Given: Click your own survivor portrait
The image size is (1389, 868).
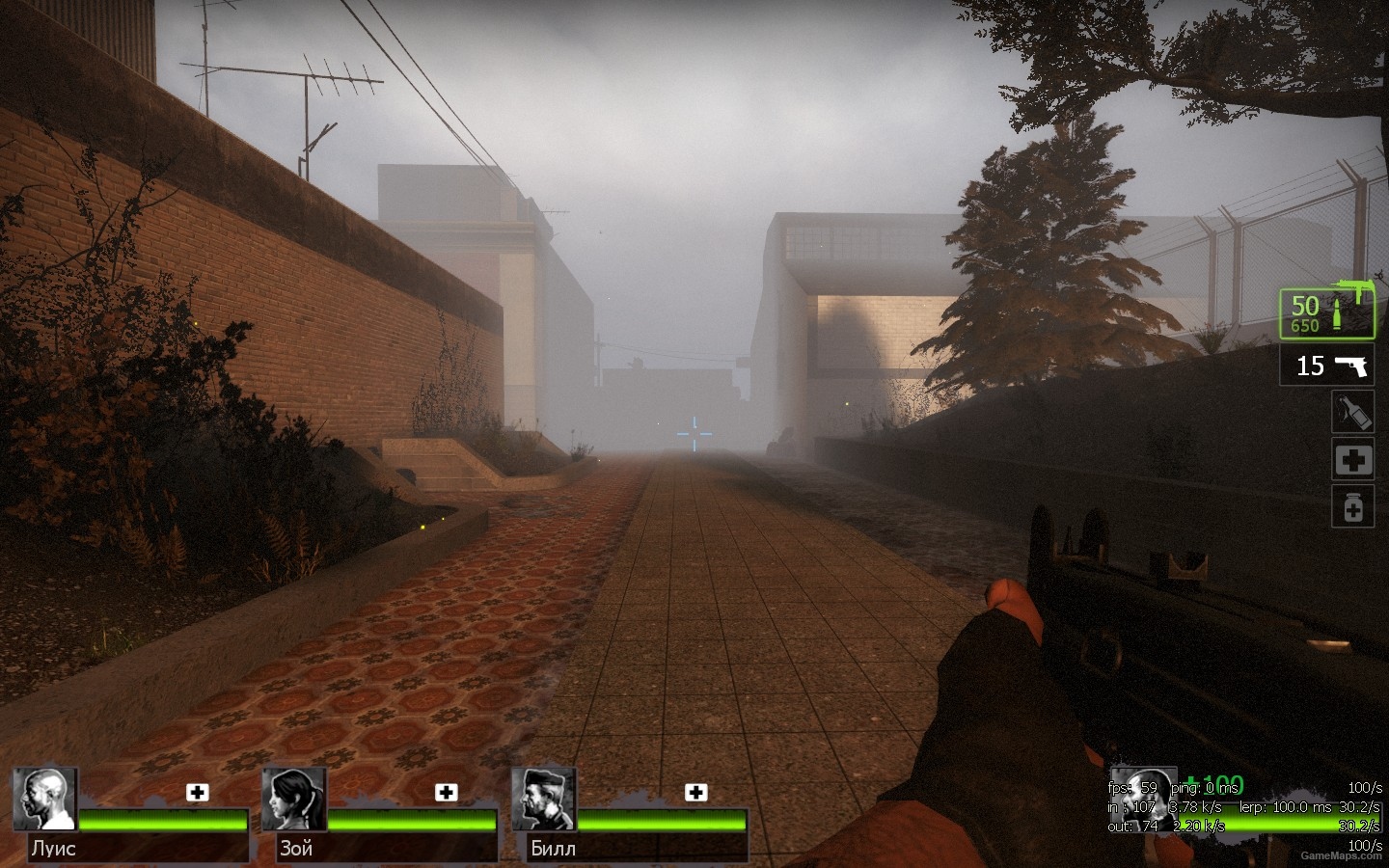Looking at the screenshot, I should [1144, 800].
